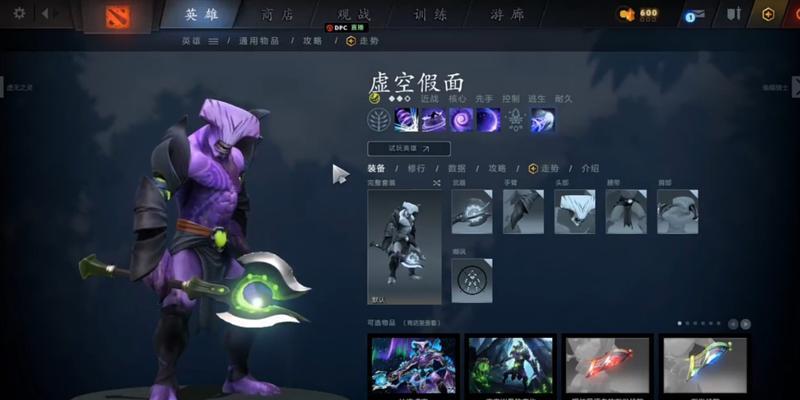
Task: Open the settings gear in the top bar
Action: click(x=20, y=14)
